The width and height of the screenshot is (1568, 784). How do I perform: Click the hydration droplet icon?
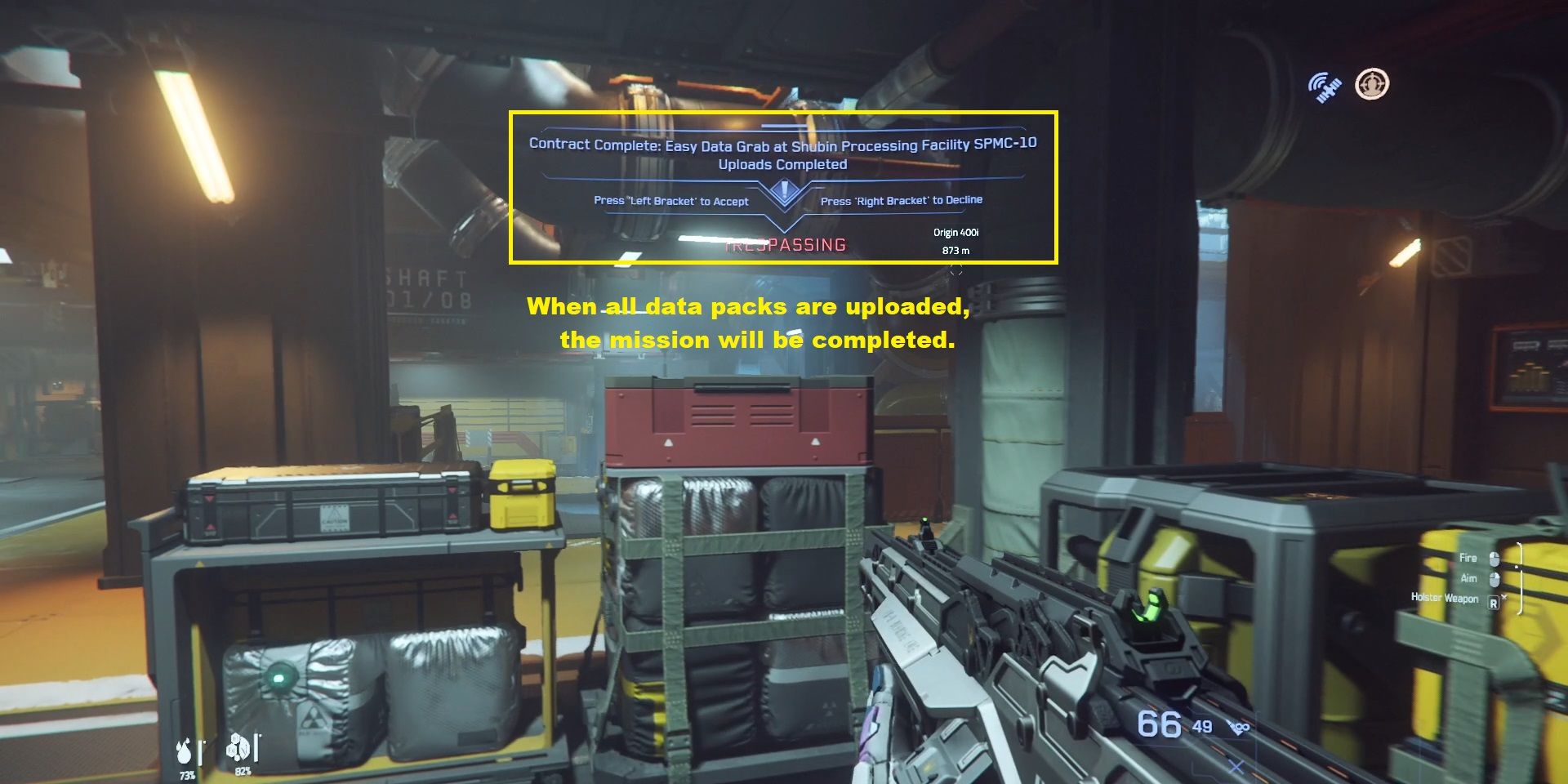[x=184, y=751]
